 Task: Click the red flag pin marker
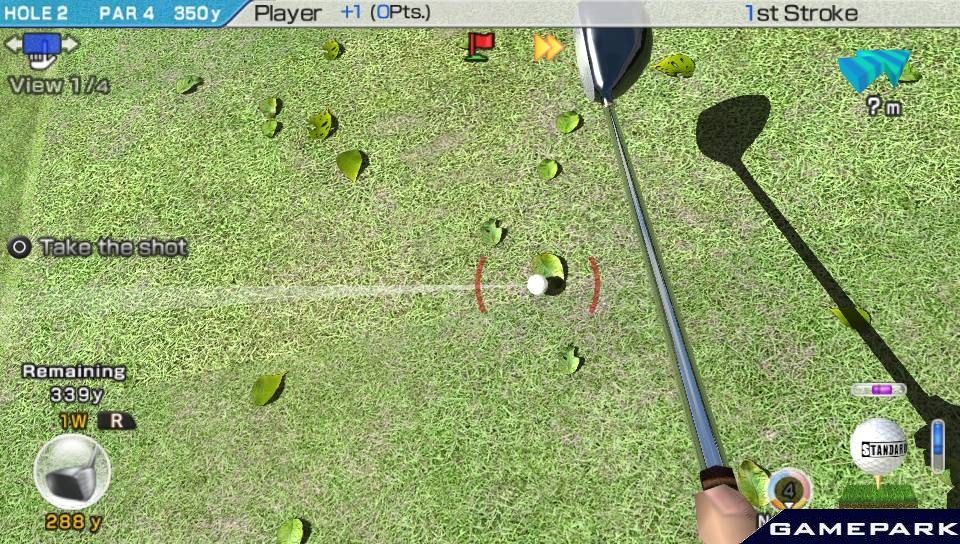click(480, 45)
